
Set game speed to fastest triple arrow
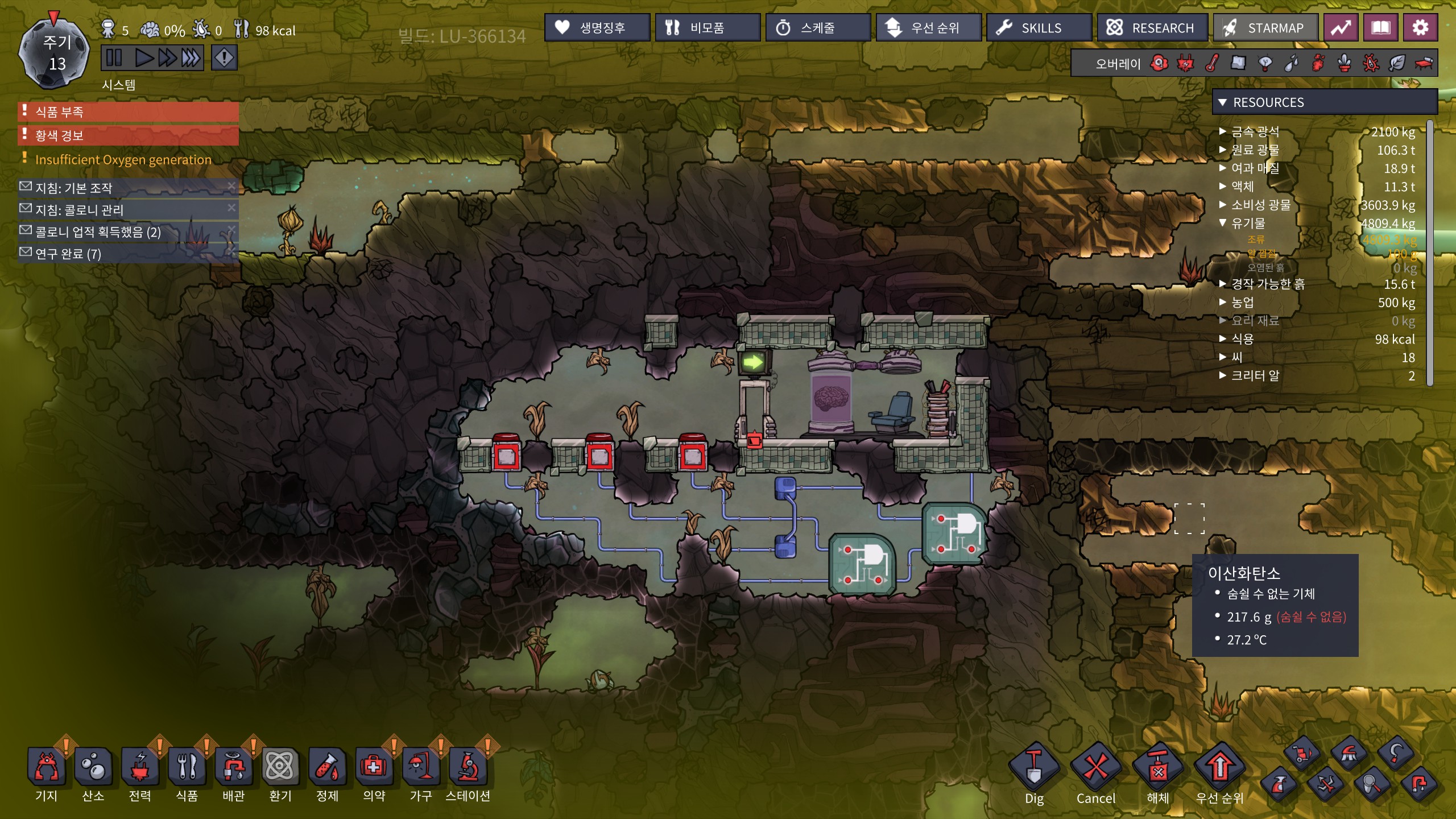pyautogui.click(x=190, y=58)
